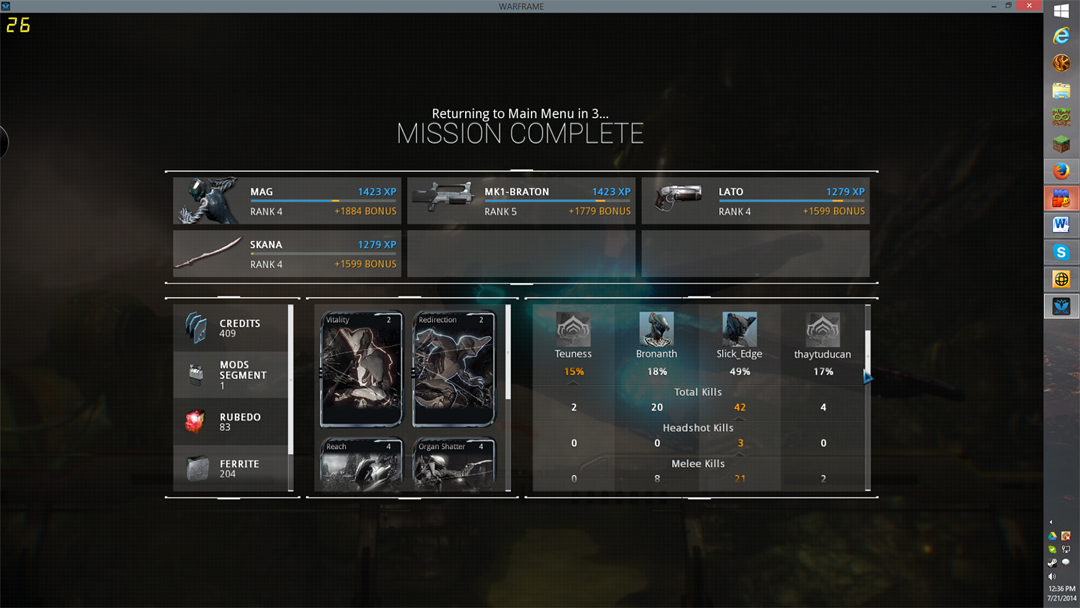Screen dimensions: 1080x608
Task: Choose thaytuducan's player avatar
Action: 822,329
